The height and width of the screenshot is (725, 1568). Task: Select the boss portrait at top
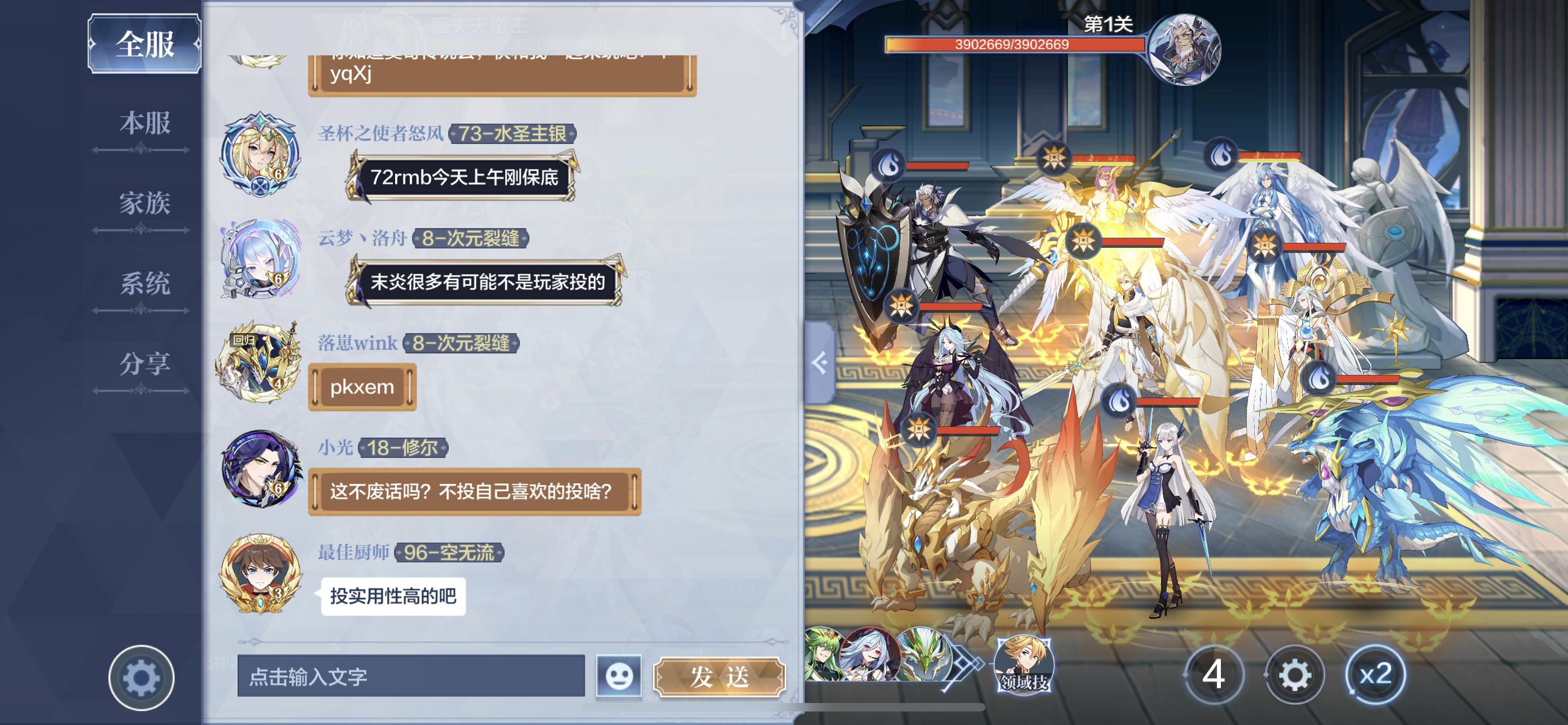pos(1183,49)
